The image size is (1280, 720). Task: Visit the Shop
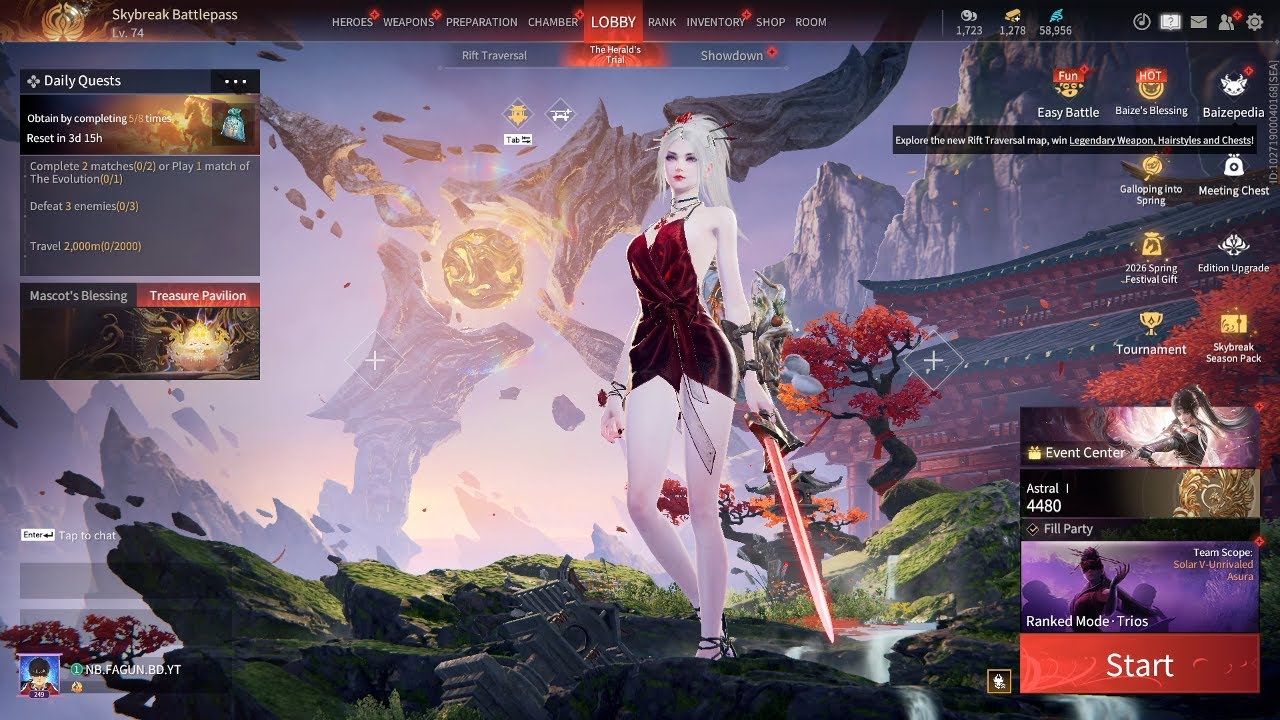point(770,22)
